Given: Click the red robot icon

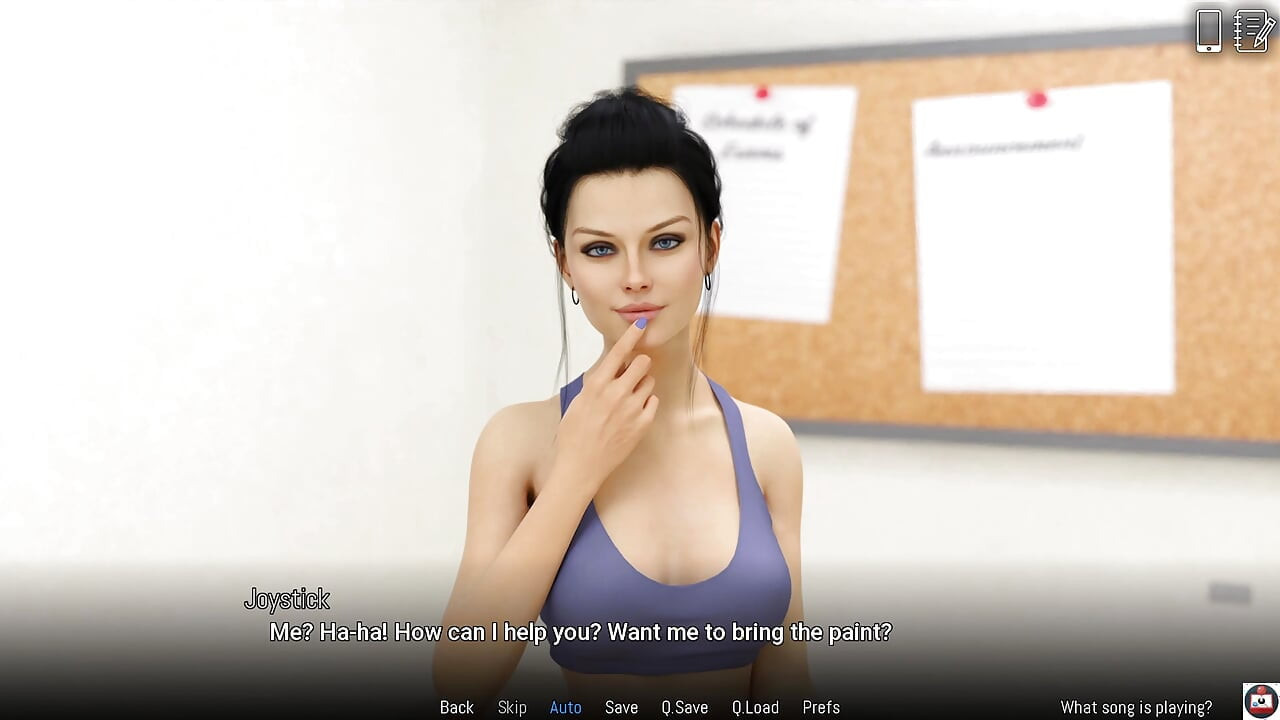Looking at the screenshot, I should 1261,700.
